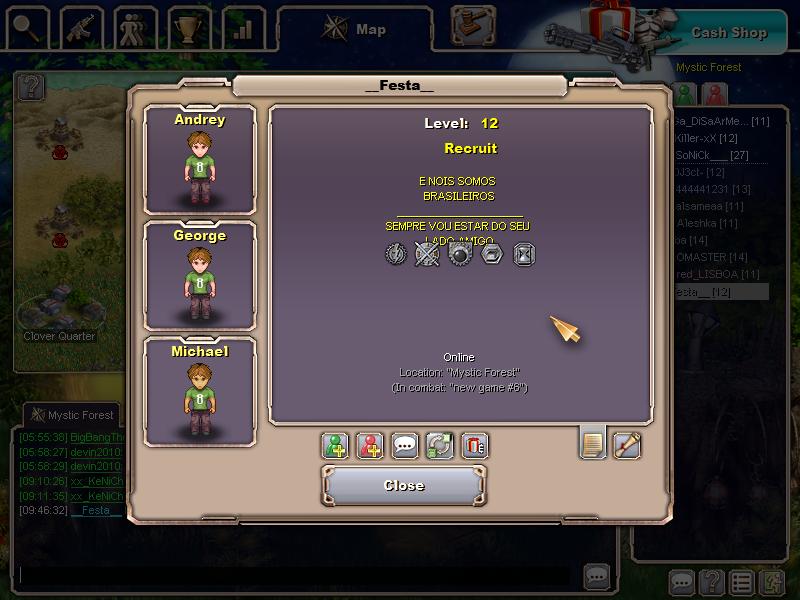Click the running man exit icon
The height and width of the screenshot is (600, 800).
pos(773,582)
